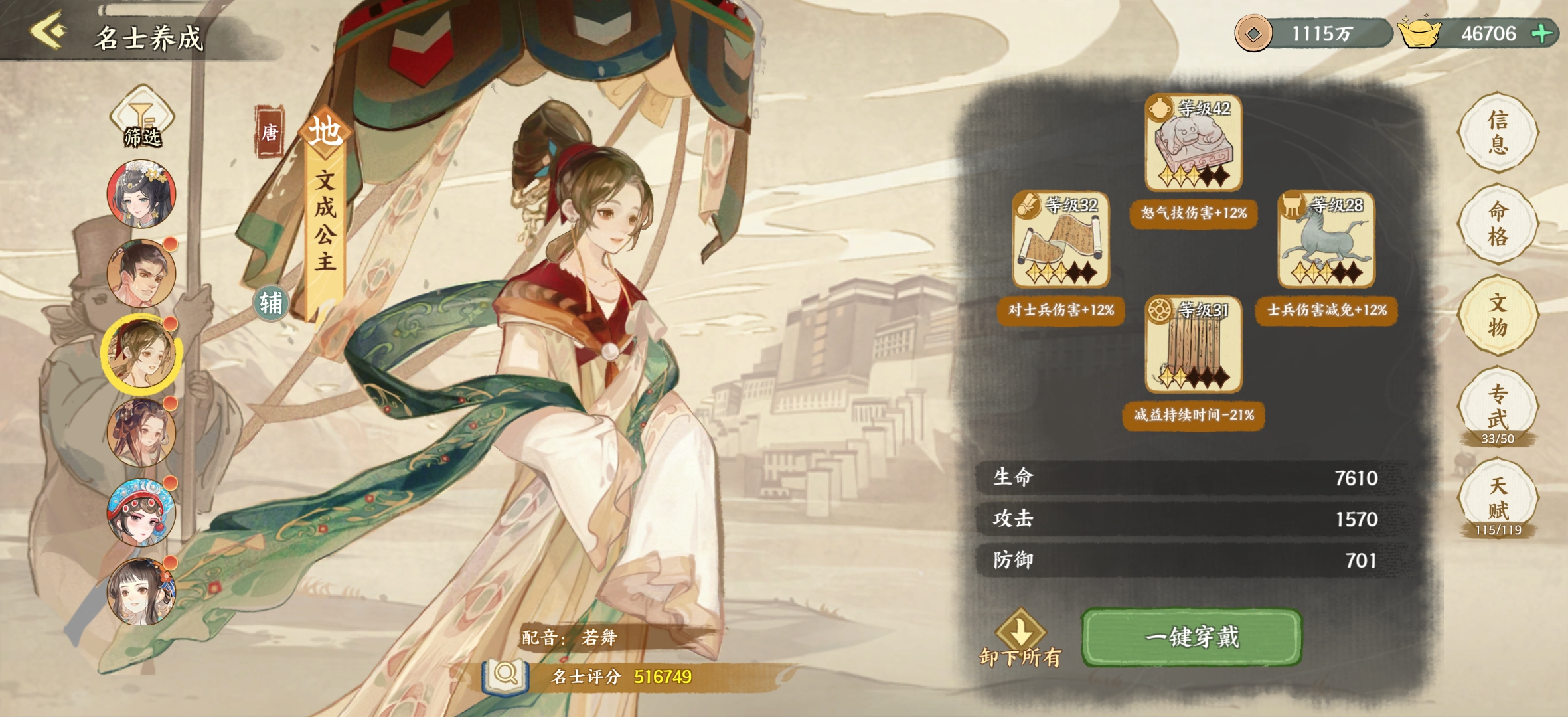This screenshot has width=1568, height=717.
Task: Go back using the arrow button
Action: coord(48,31)
